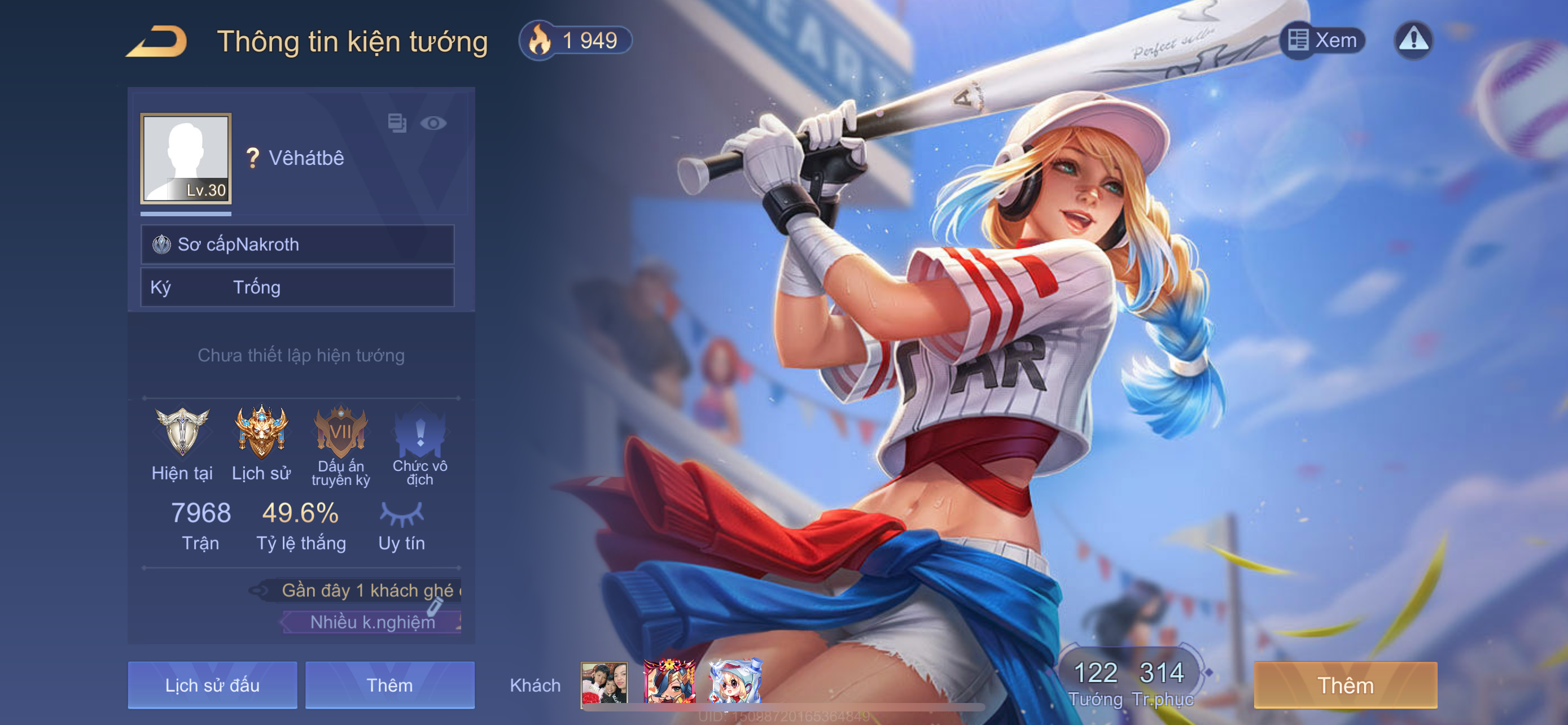Select the Nhiều k.nghiệm tag
This screenshot has height=725, width=1568.
tap(373, 622)
